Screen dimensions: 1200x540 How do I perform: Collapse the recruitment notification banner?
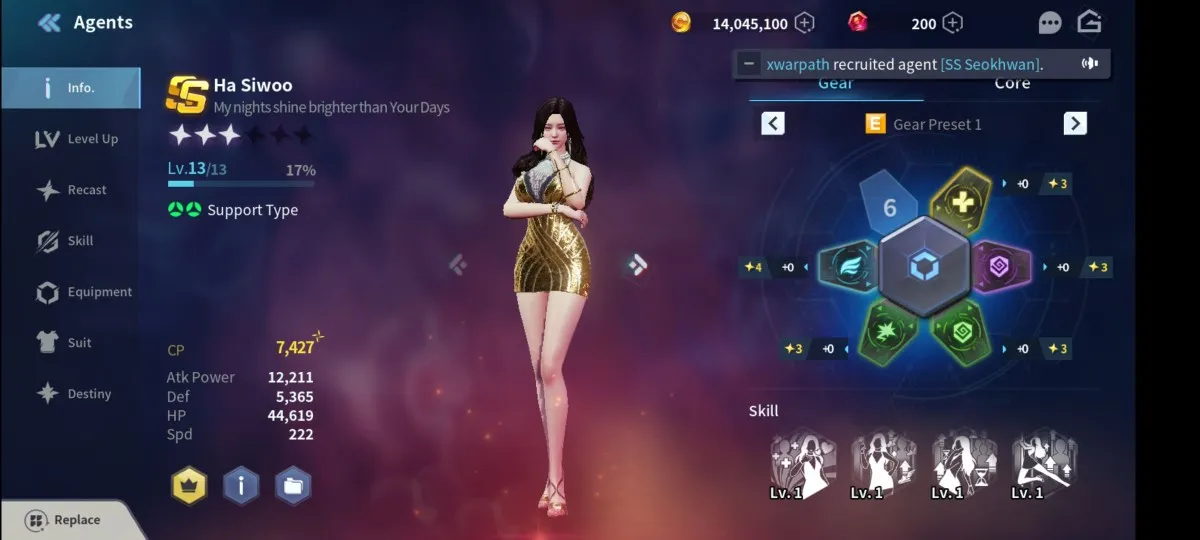749,64
